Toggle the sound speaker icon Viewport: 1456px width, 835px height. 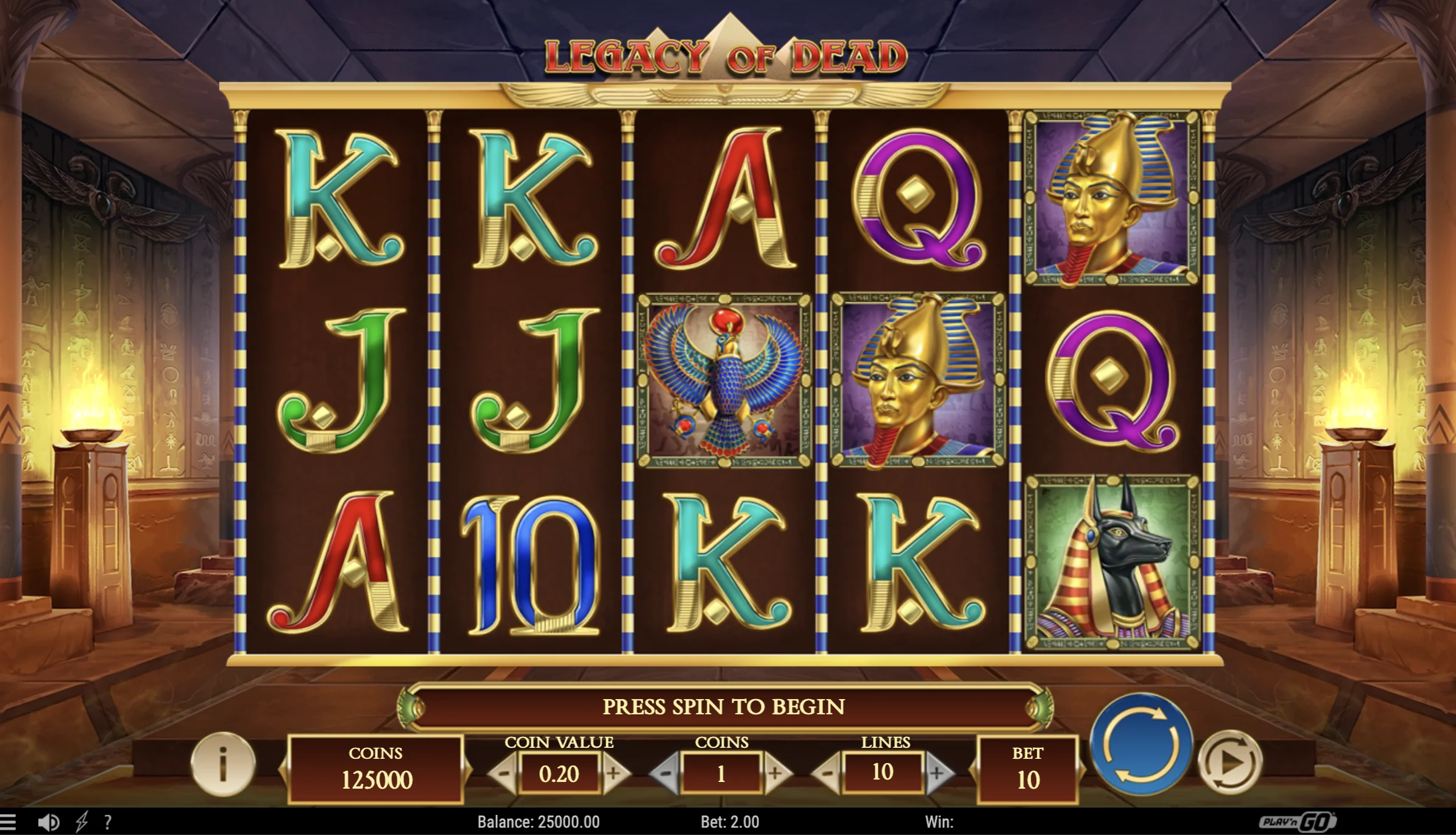pos(48,822)
